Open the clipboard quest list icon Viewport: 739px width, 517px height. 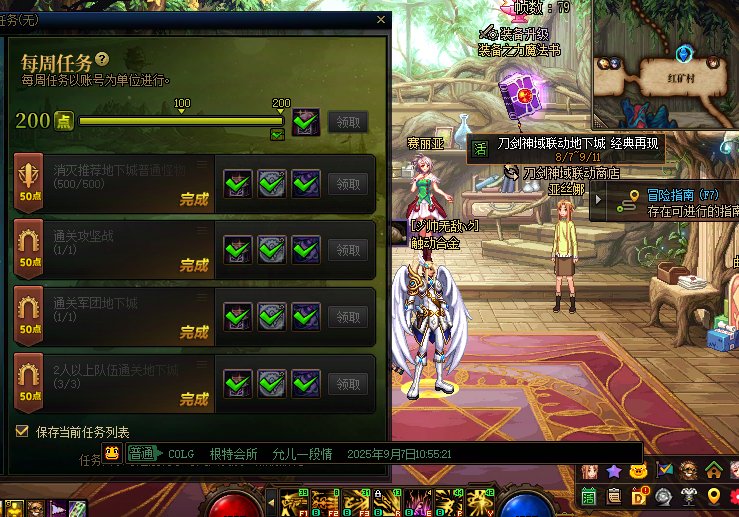(x=614, y=495)
